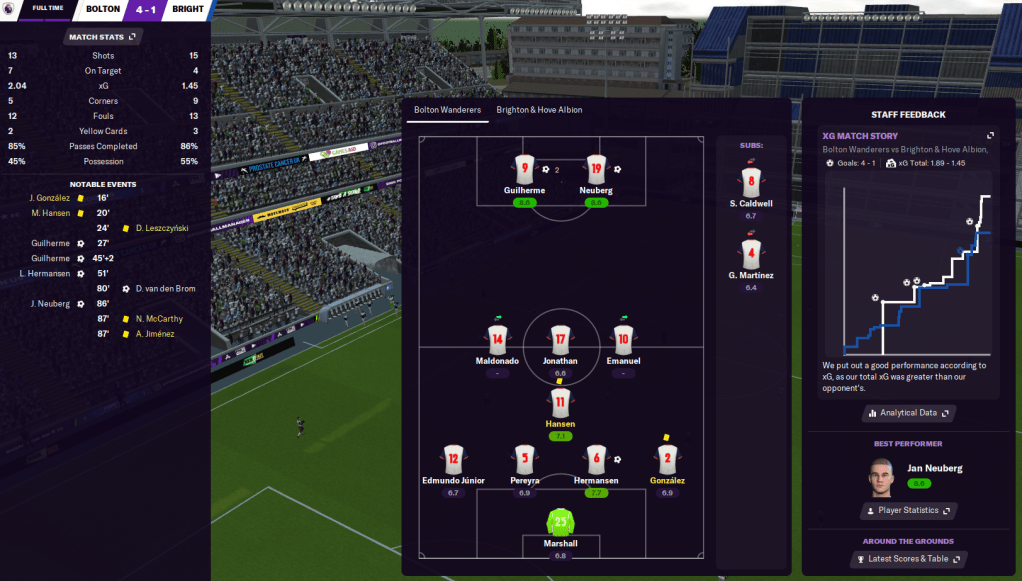Screen dimensions: 1022x581
Task: Select defender Hermansen number 6
Action: [596, 458]
